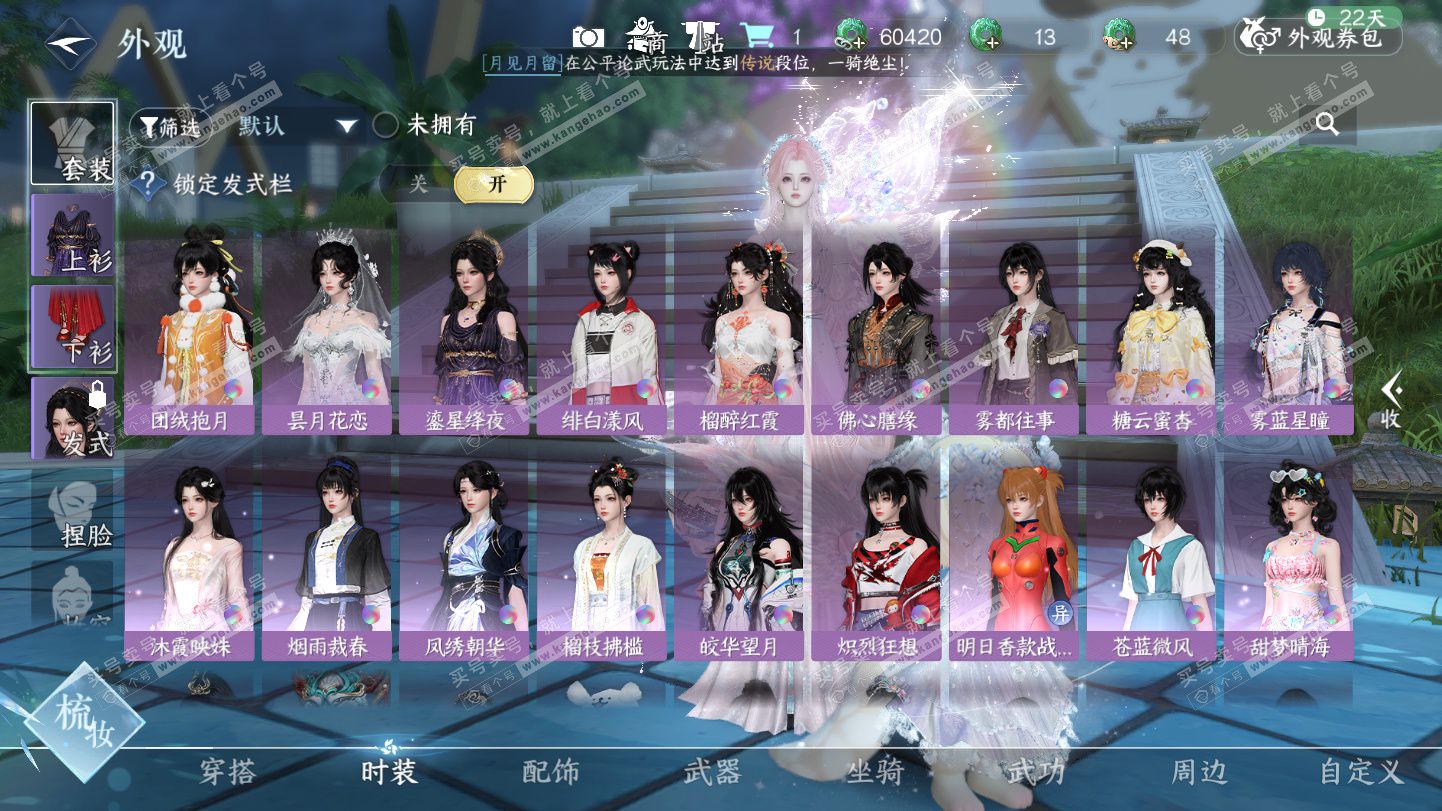Collapse the panel with 收 arrow
Screen dimensions: 1442x811
(x=1391, y=400)
